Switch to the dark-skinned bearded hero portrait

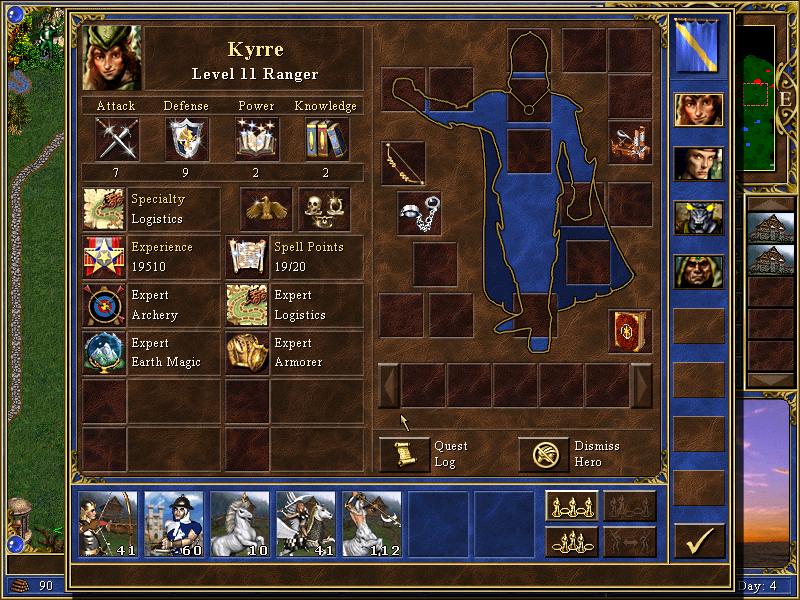click(x=698, y=271)
